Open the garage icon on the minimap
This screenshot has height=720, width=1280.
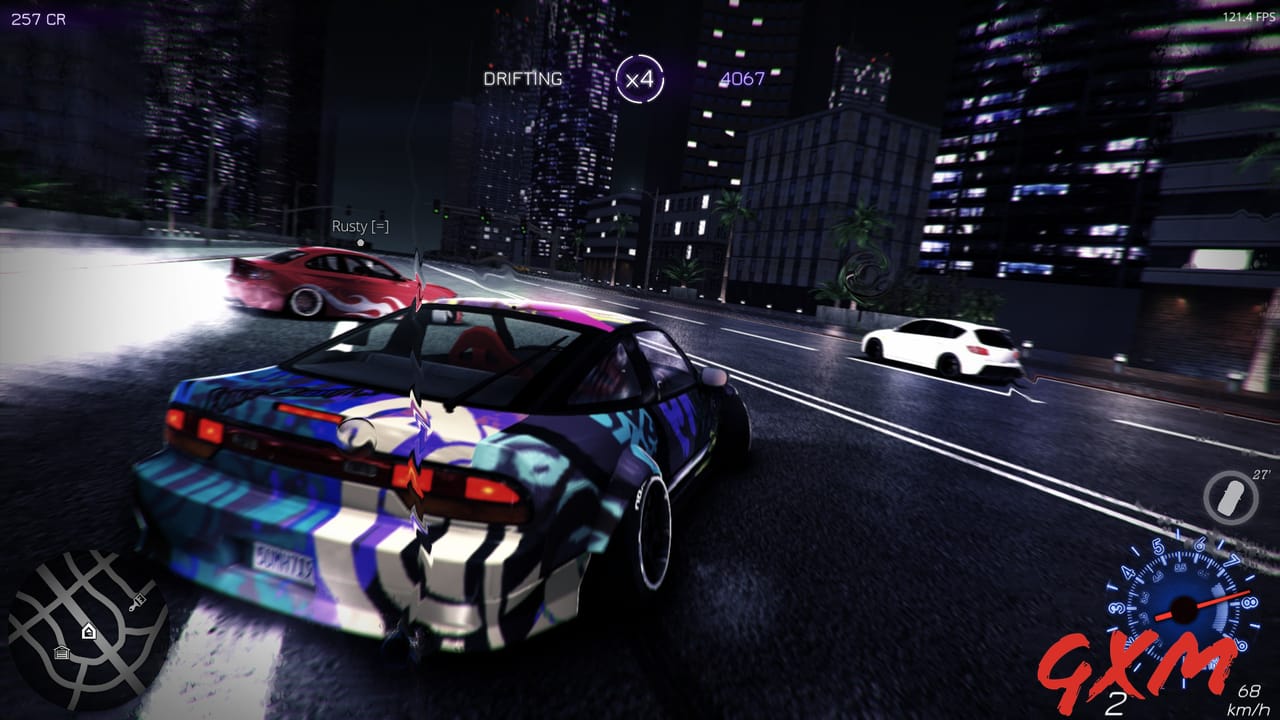pyautogui.click(x=61, y=653)
